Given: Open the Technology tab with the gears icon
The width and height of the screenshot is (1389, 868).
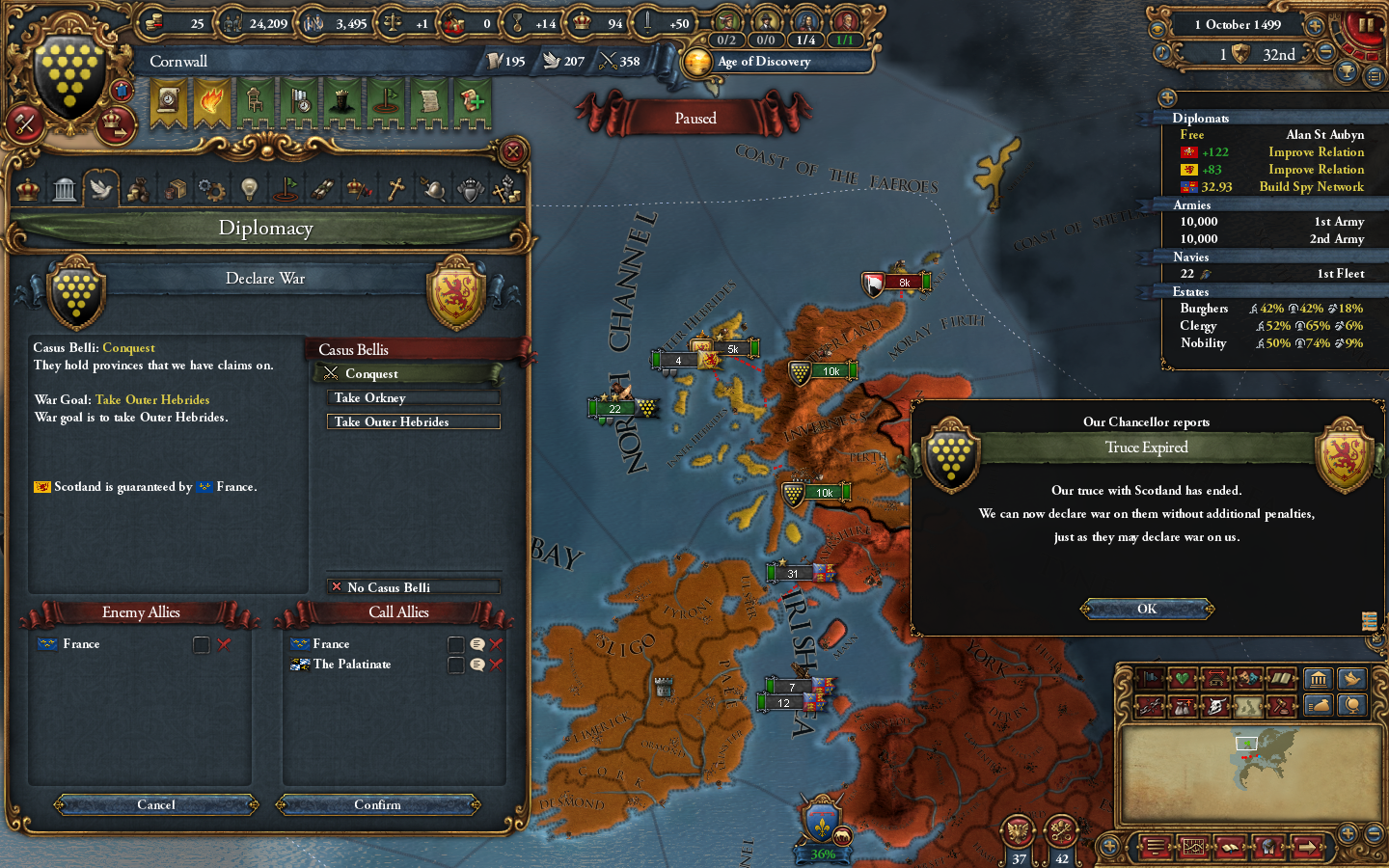Looking at the screenshot, I should tap(211, 188).
